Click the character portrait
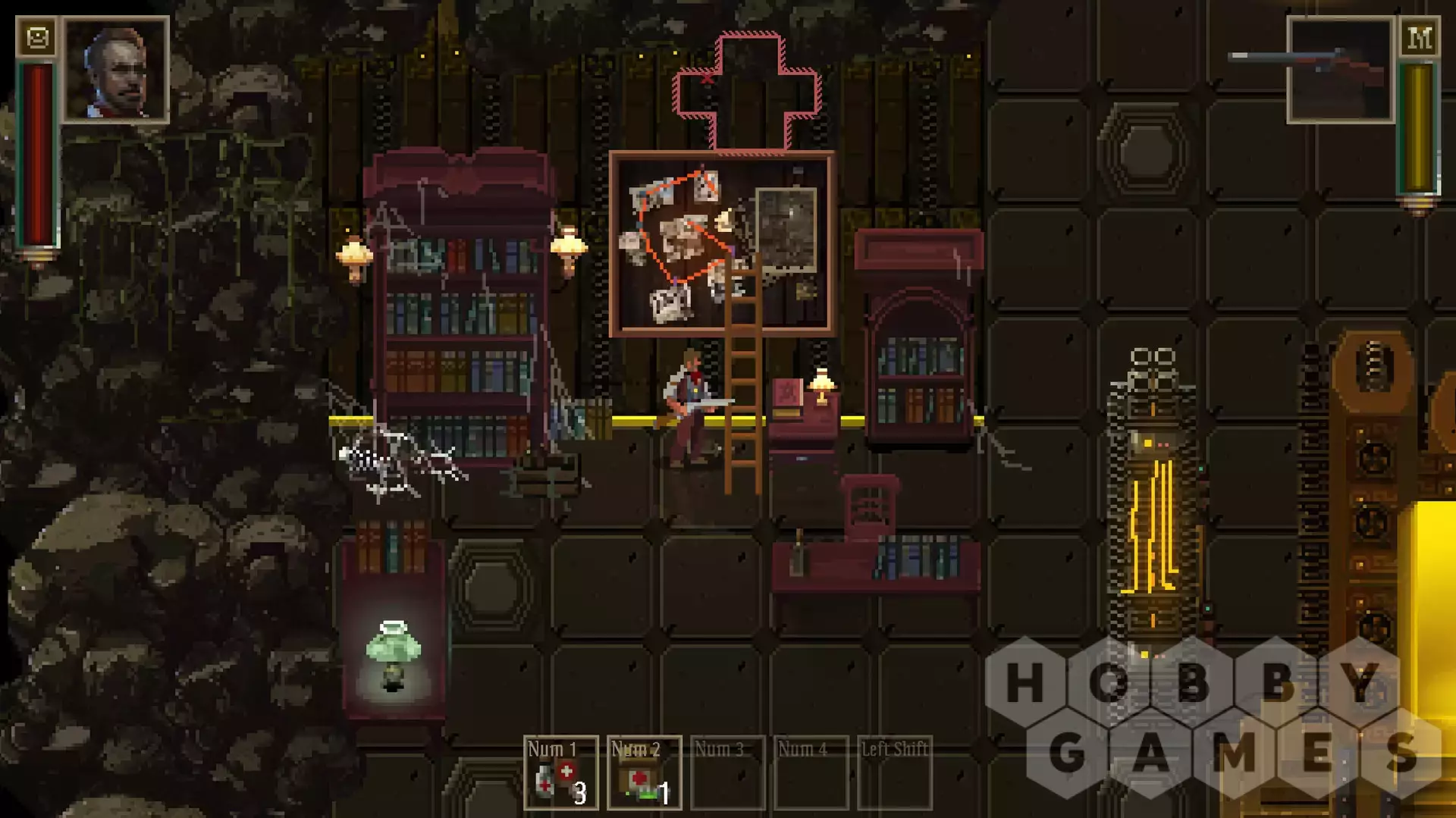Image resolution: width=1456 pixels, height=818 pixels. coord(116,70)
